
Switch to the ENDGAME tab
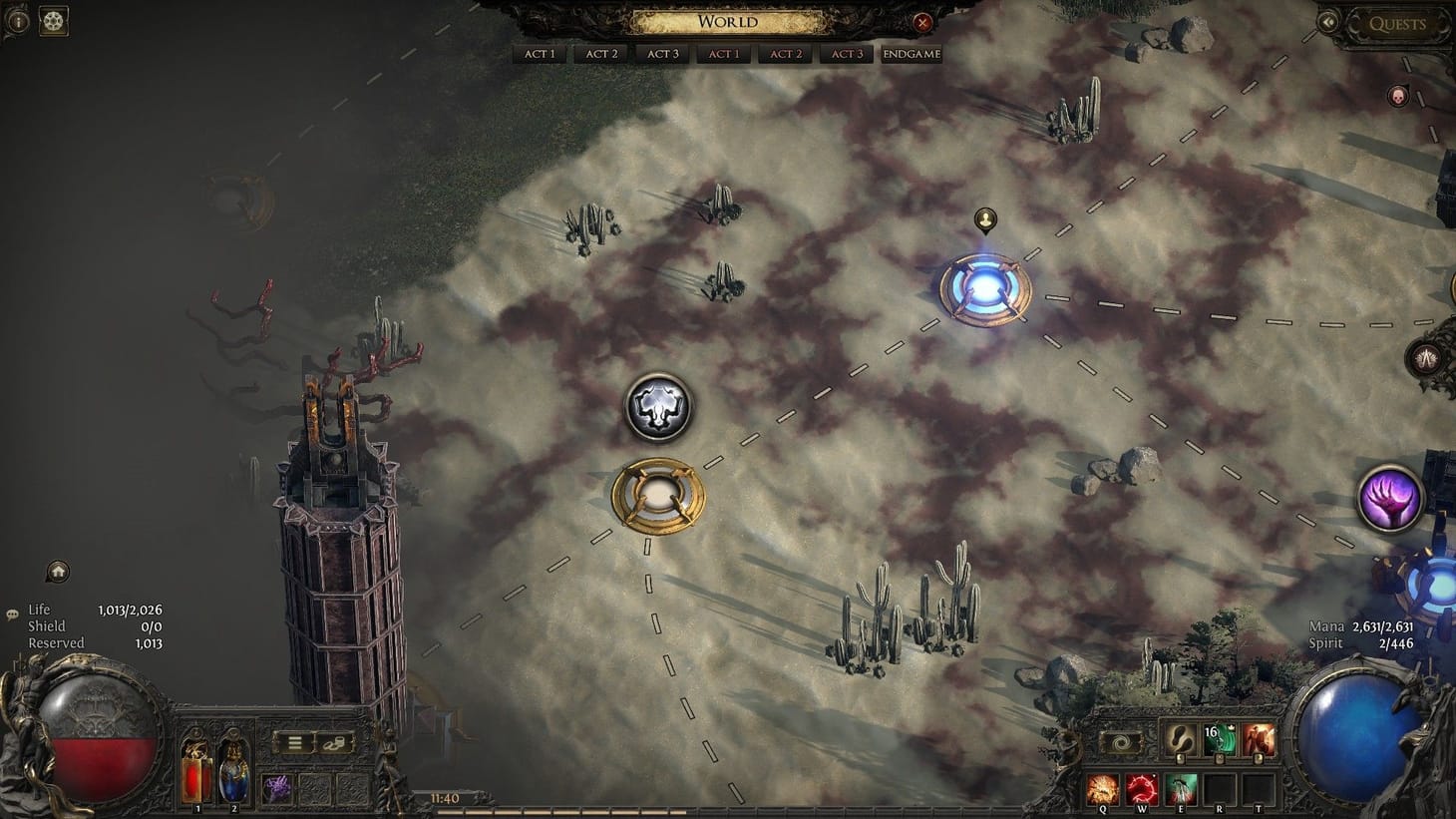pos(910,54)
